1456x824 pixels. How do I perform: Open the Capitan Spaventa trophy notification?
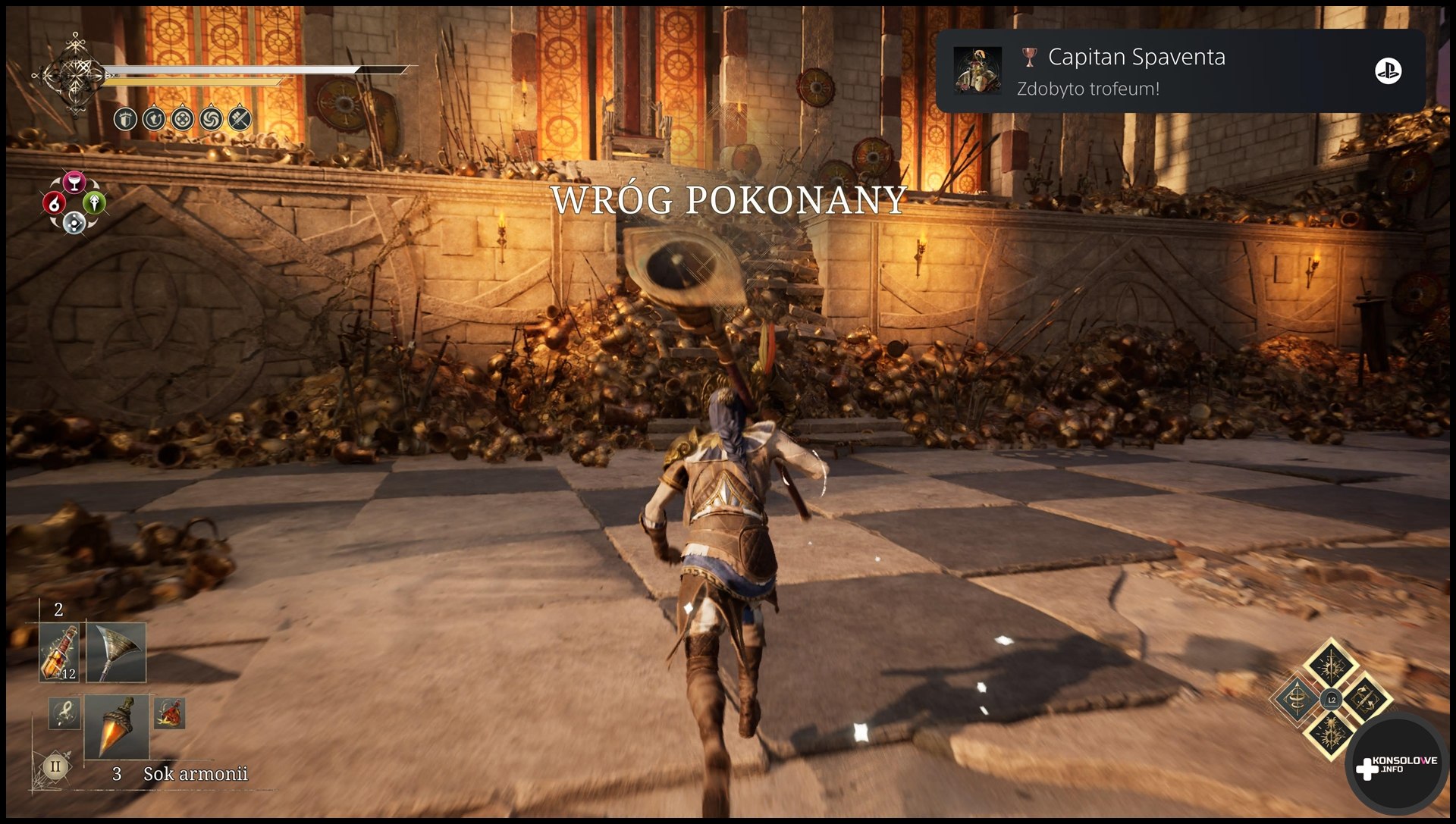(1179, 71)
